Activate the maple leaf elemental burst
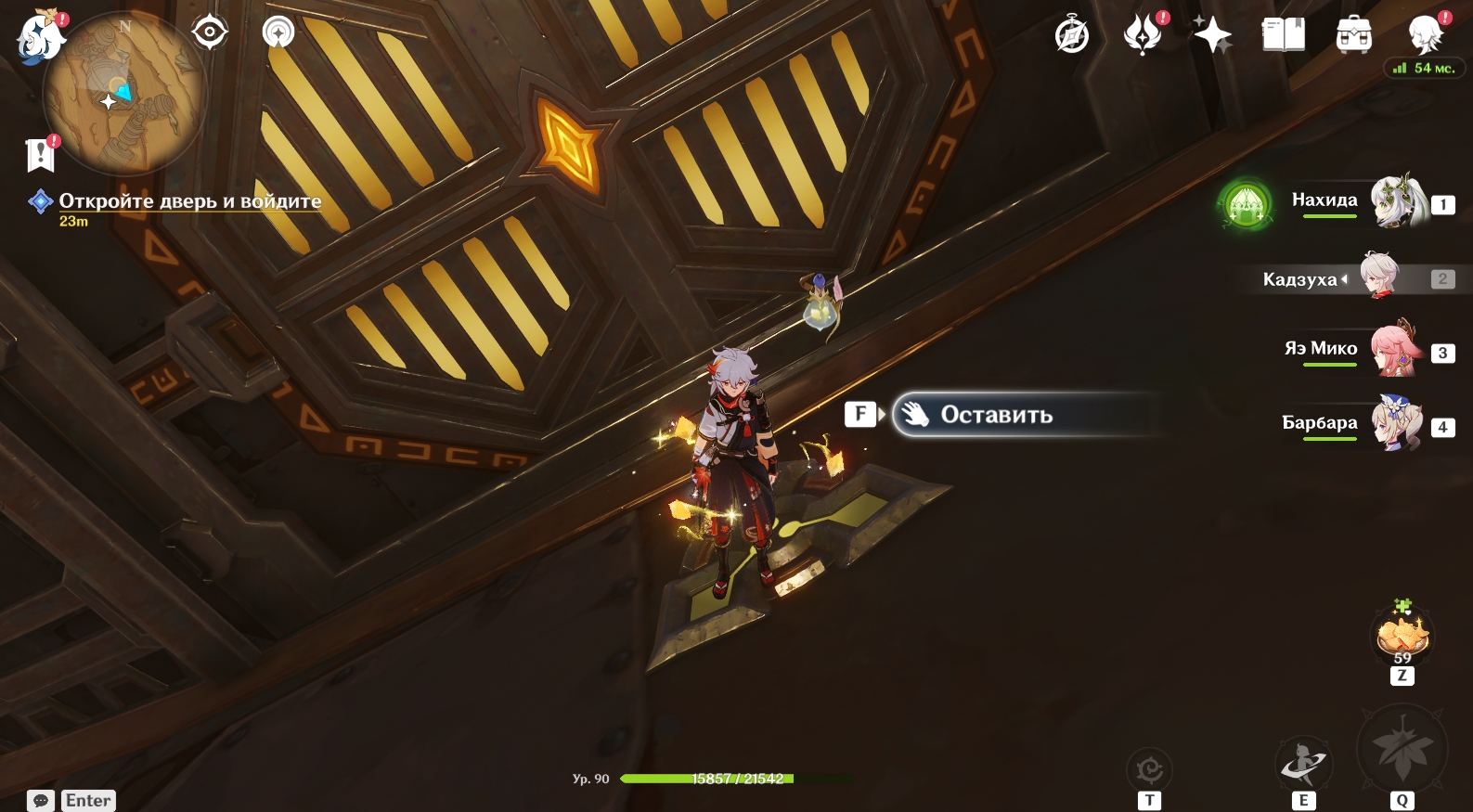The image size is (1473, 812). 1402,750
